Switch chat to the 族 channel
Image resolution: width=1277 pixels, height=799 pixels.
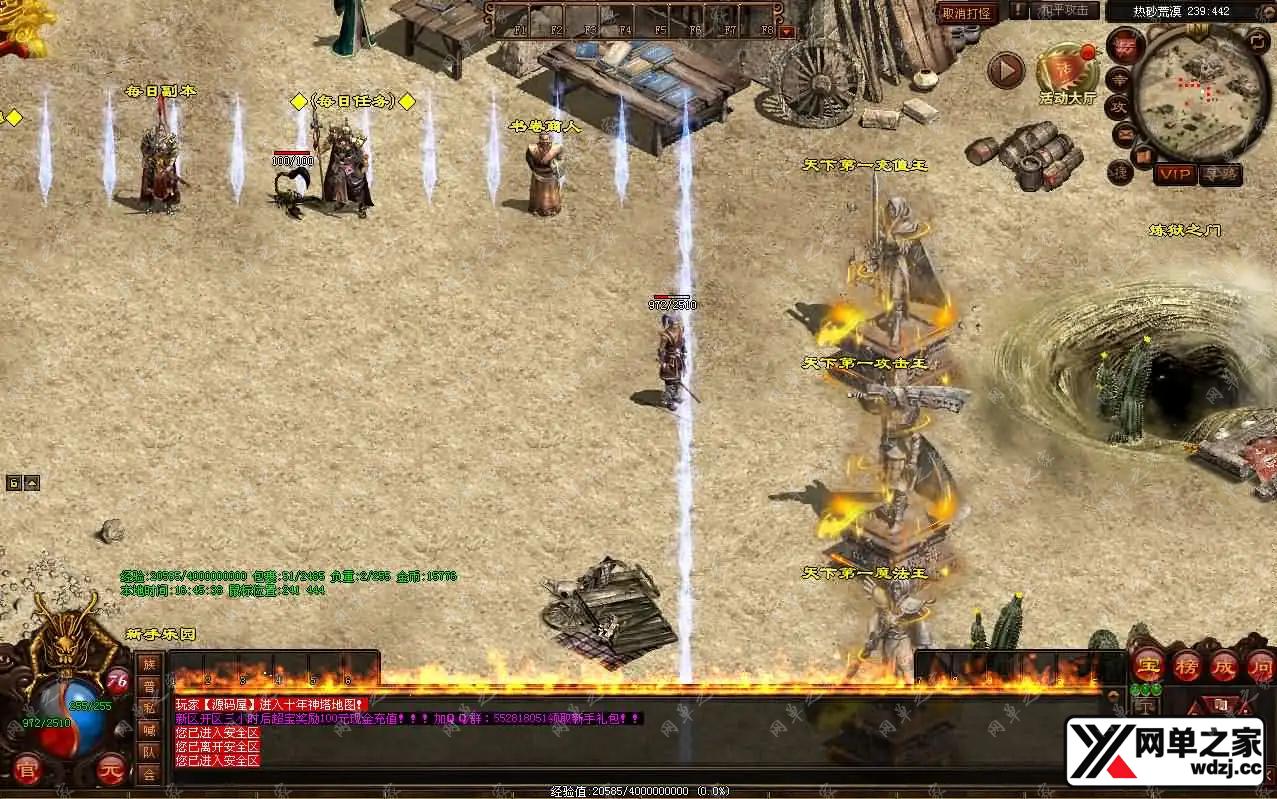click(149, 664)
